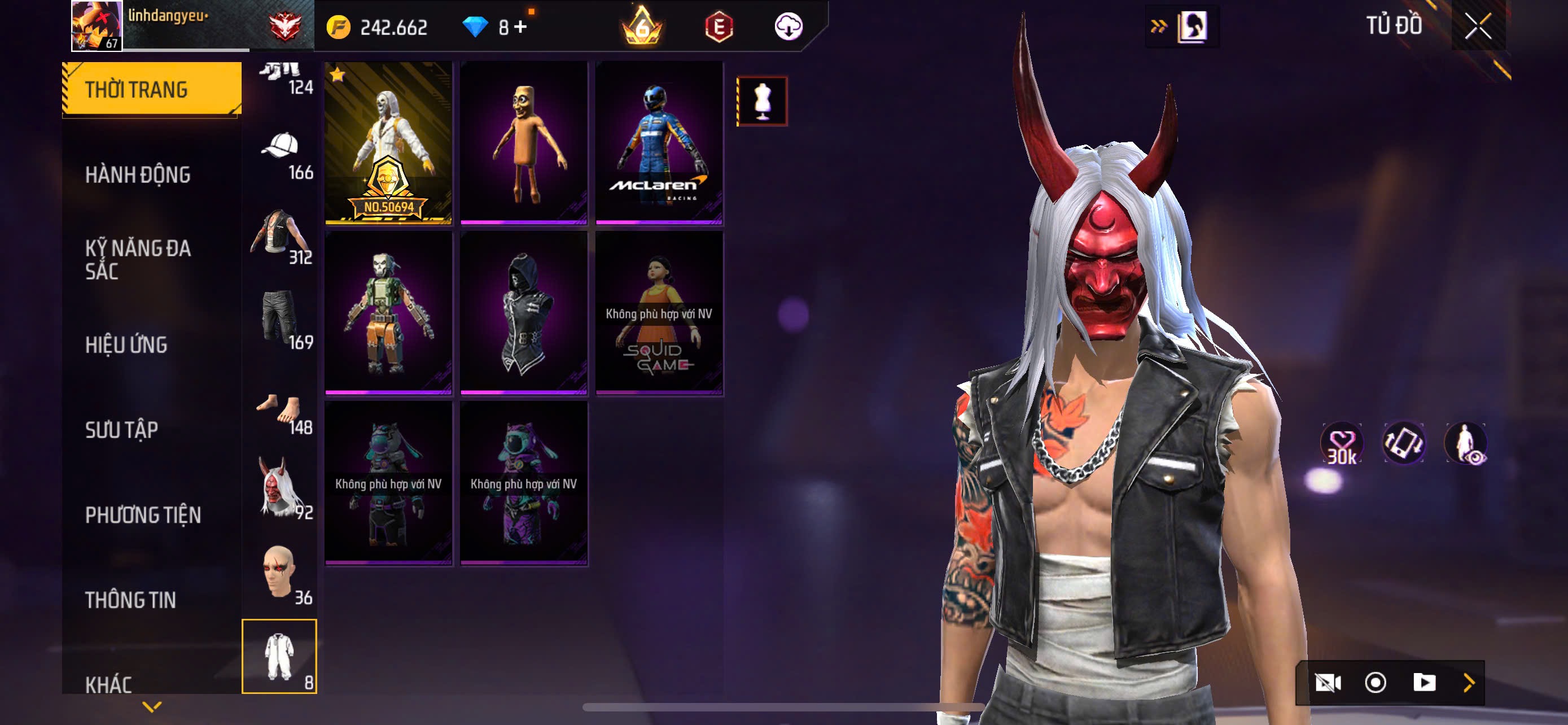Open the KỸ NĂNG ĐA SẮC section

click(x=138, y=259)
